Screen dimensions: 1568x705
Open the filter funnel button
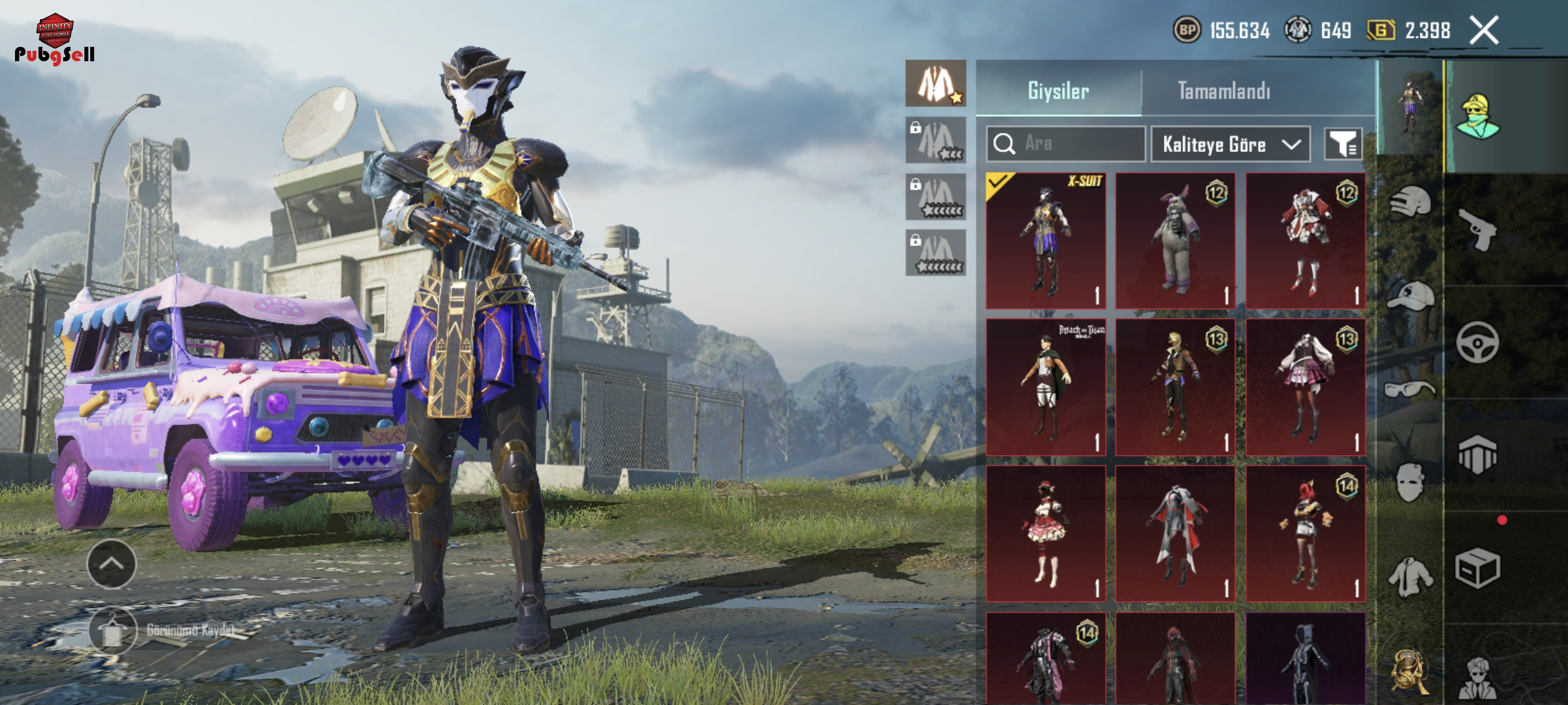point(1343,144)
